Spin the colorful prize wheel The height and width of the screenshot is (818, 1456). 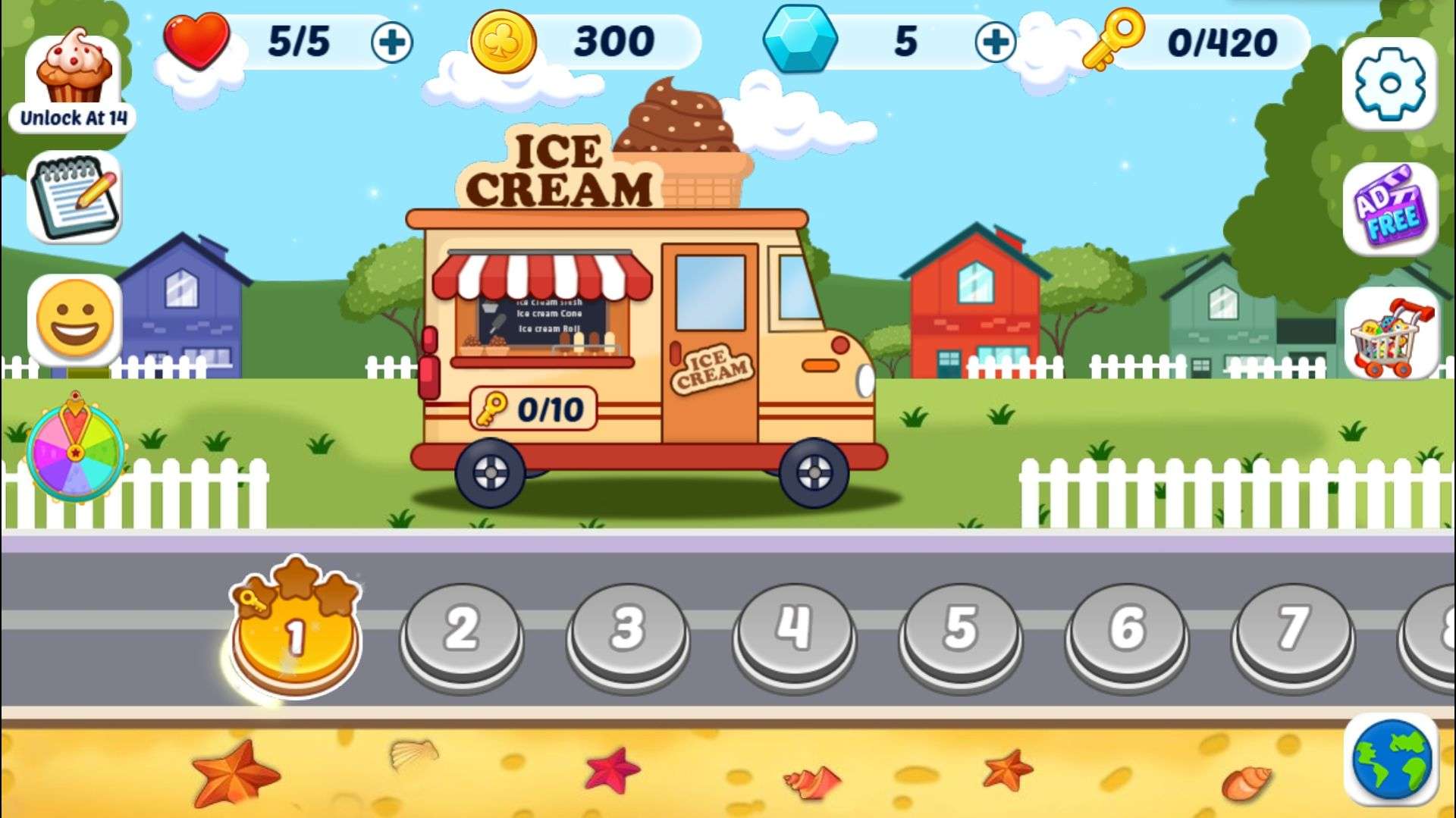coord(75,450)
